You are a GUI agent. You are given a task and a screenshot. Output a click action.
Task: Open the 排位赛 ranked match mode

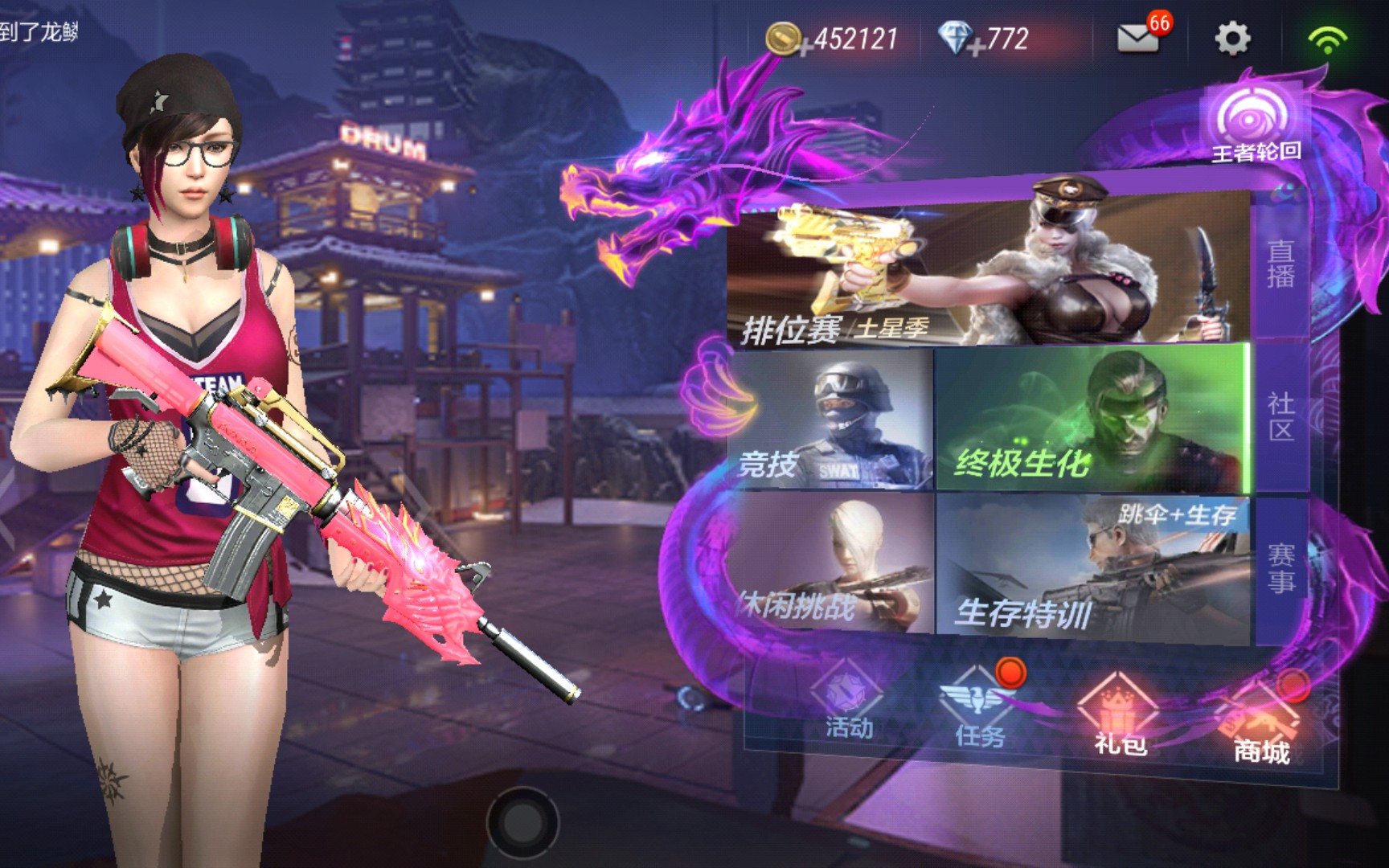(x=987, y=269)
